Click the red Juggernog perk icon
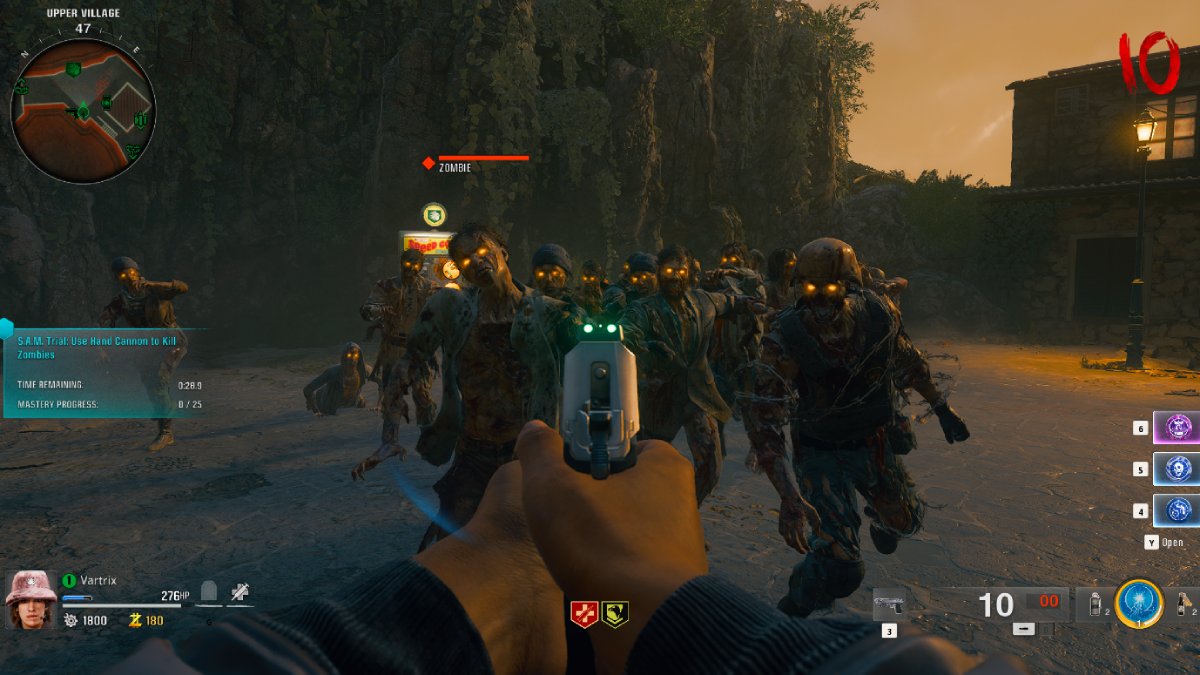The width and height of the screenshot is (1200, 675). click(584, 614)
